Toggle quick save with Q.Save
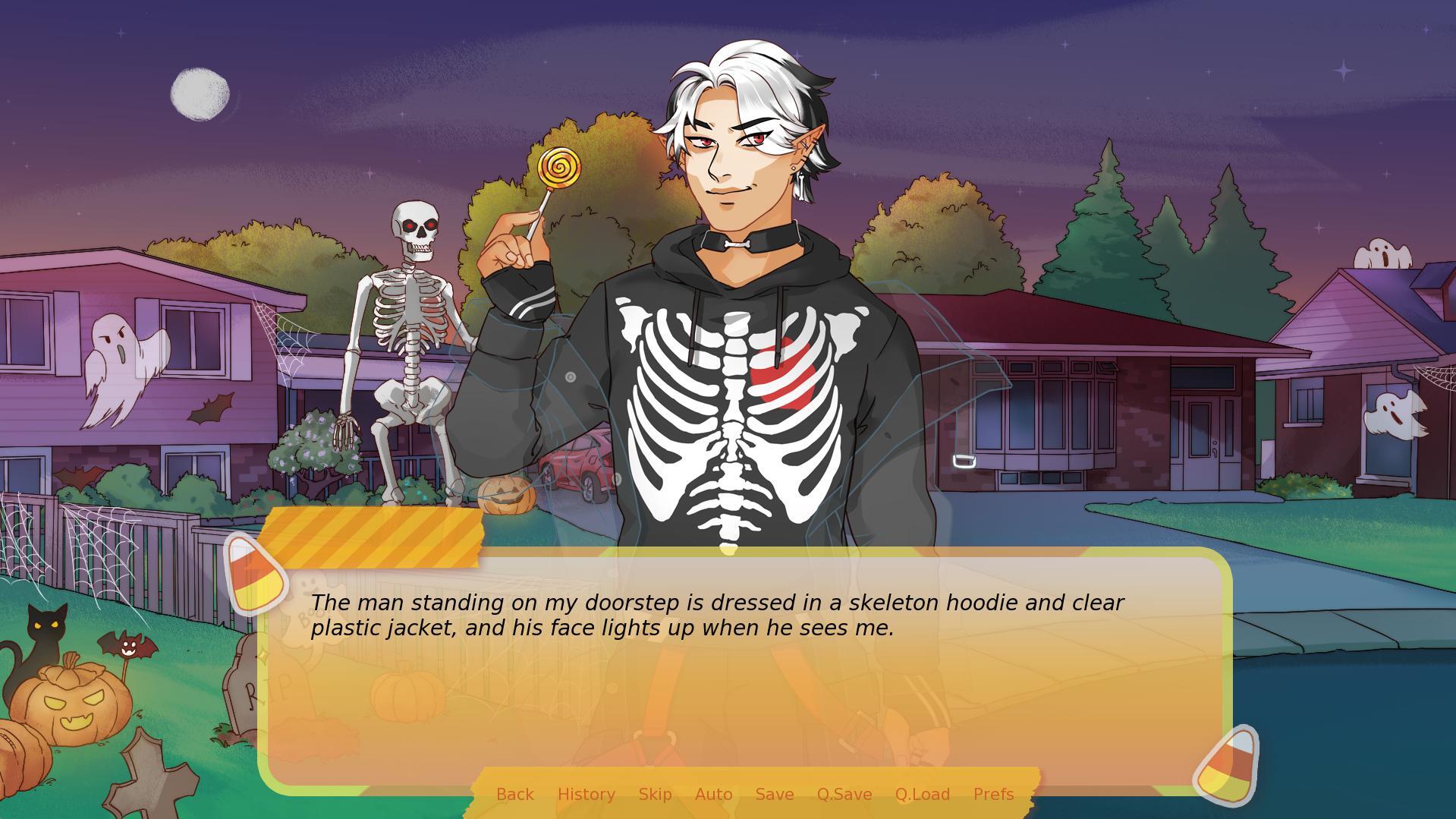 tap(844, 794)
